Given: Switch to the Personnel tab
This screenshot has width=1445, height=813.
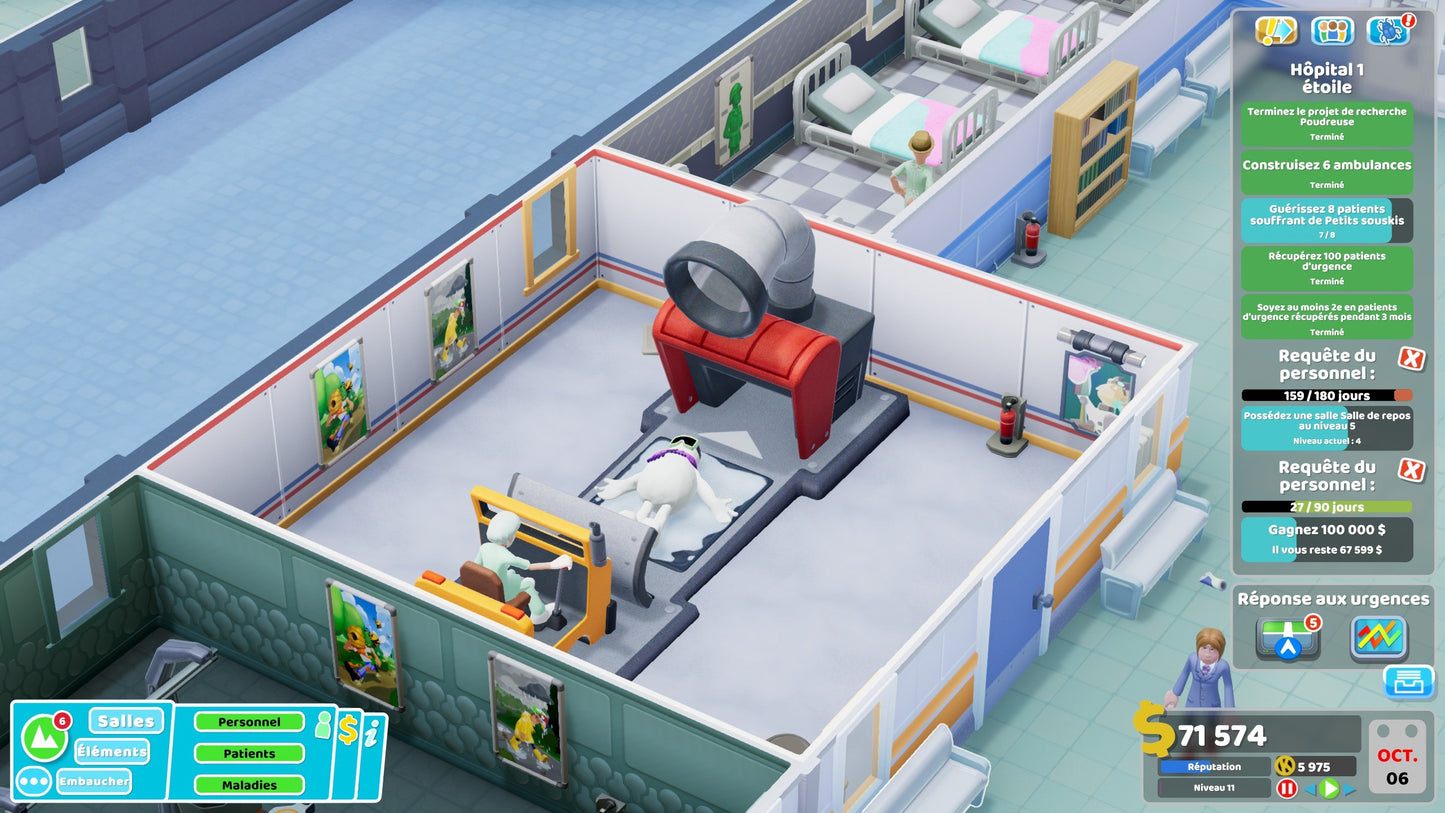Looking at the screenshot, I should click(x=249, y=721).
